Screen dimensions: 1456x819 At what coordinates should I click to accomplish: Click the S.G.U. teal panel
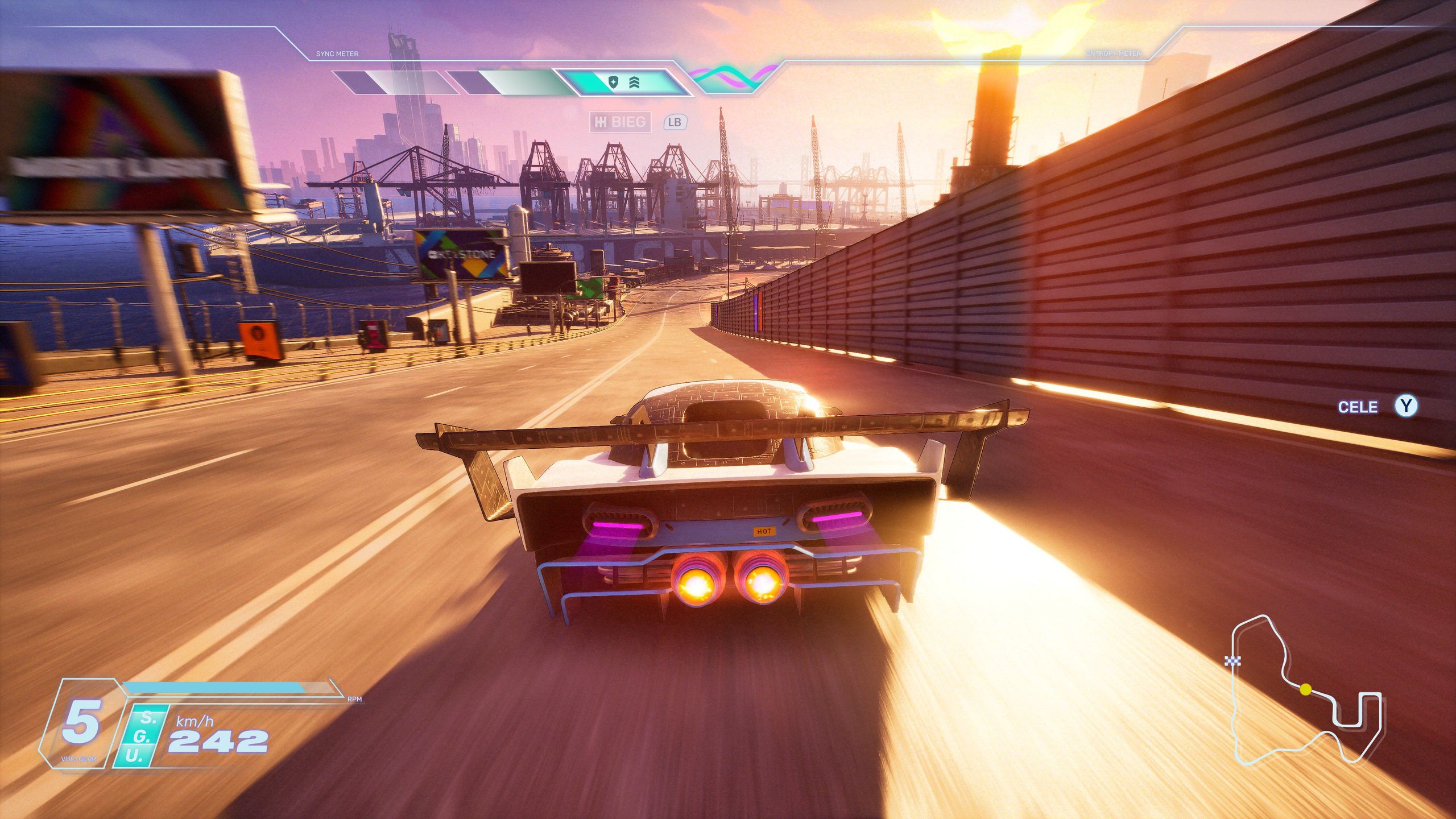pos(140,736)
